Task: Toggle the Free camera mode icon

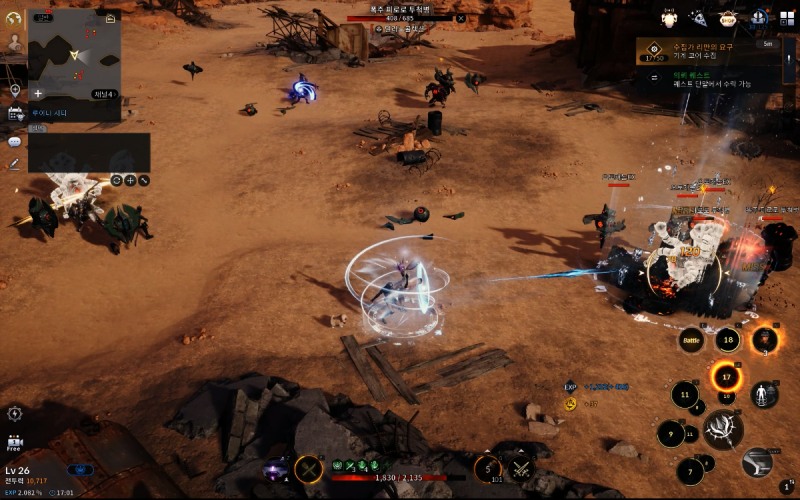Action: [15, 442]
